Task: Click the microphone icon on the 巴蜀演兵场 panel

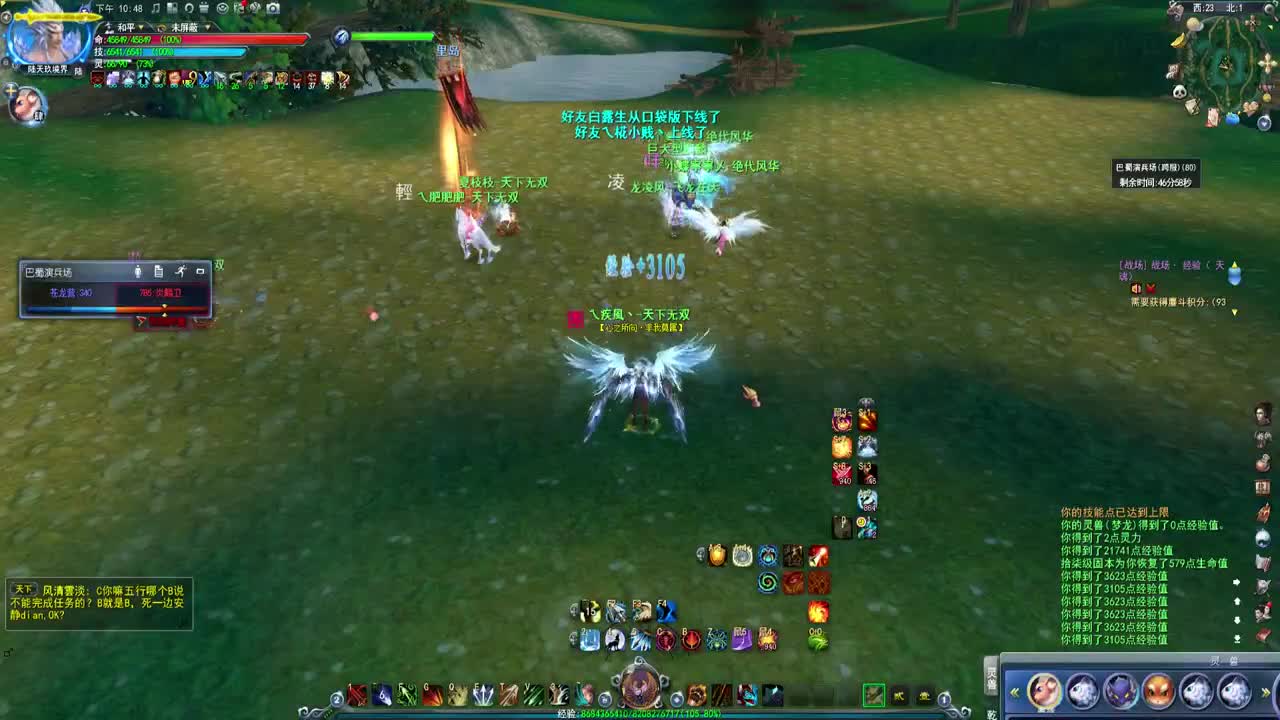Action: pos(138,272)
